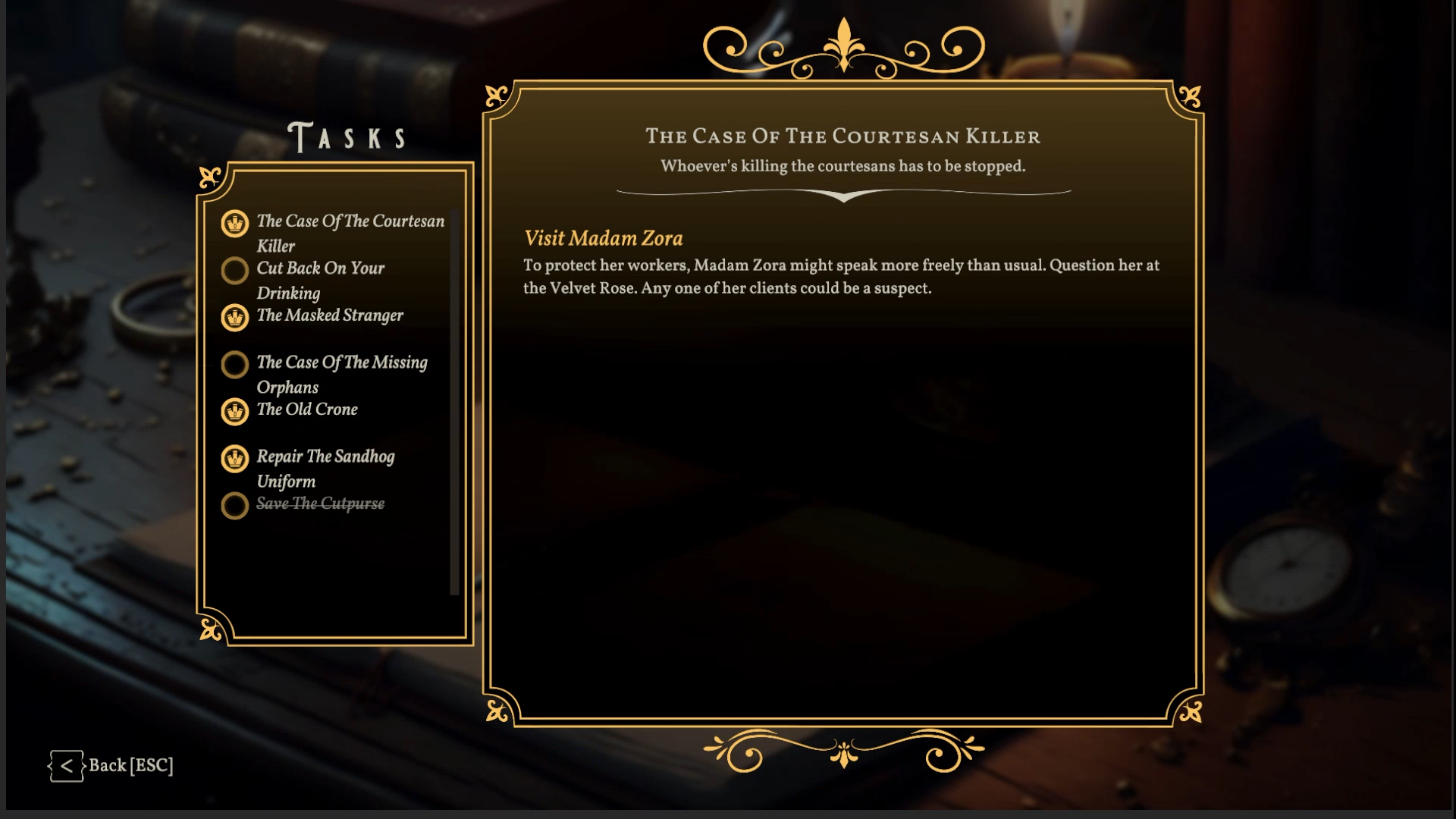Click the crown icon next to The Masked Stranger
The image size is (1456, 819).
pos(235,318)
